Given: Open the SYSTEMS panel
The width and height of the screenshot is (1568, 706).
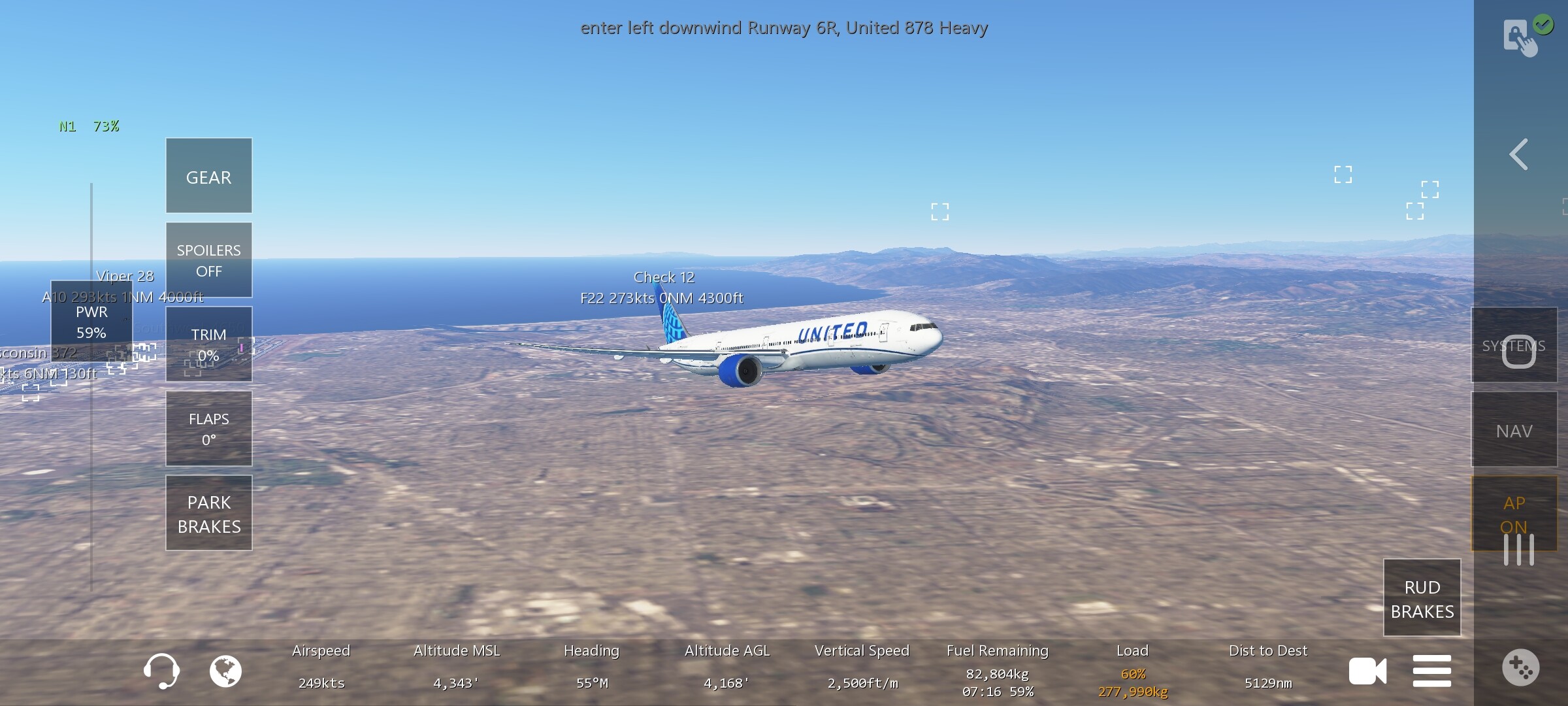Looking at the screenshot, I should click(x=1513, y=345).
